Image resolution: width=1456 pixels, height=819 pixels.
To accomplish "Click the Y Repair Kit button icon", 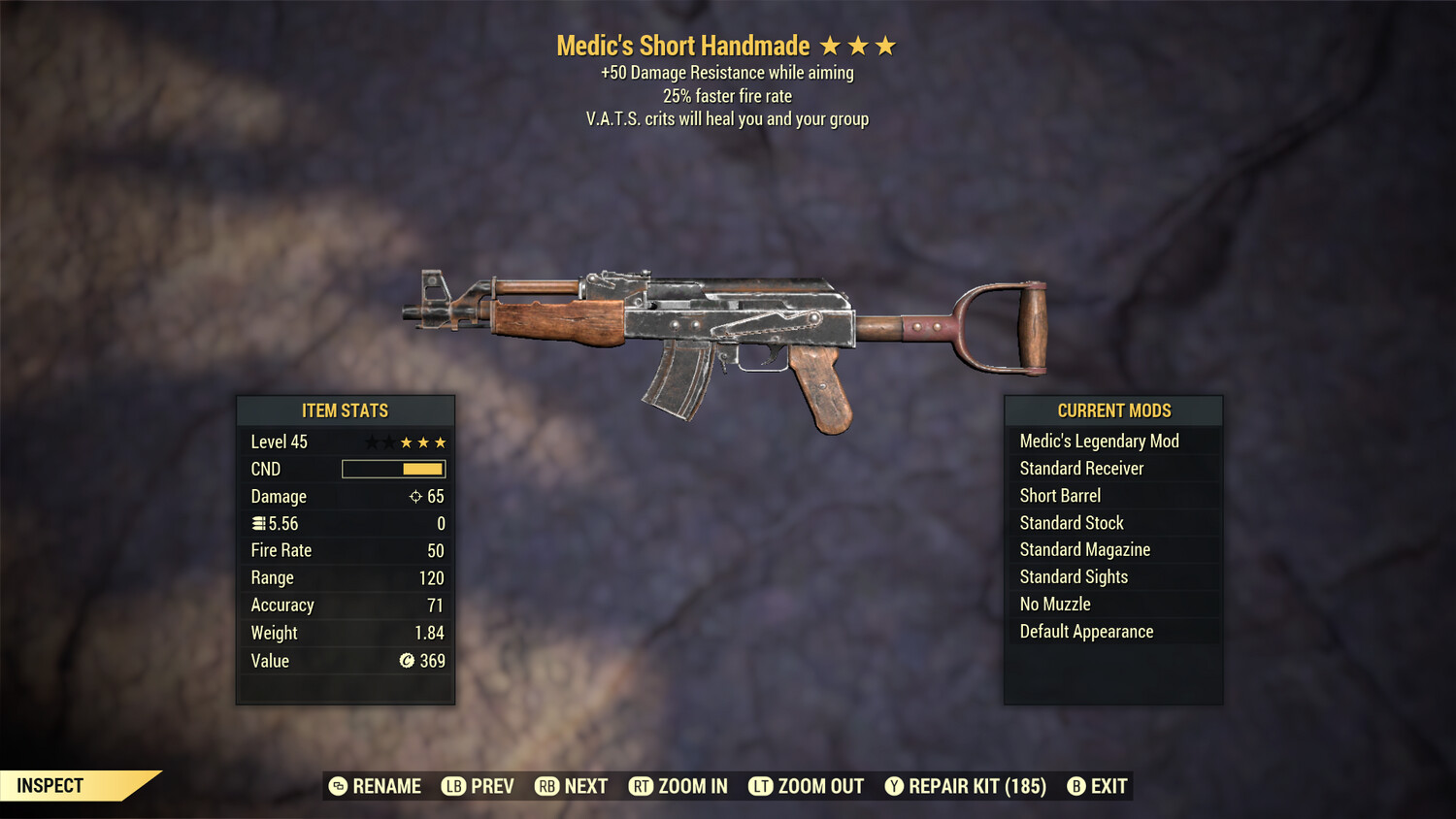I will [x=894, y=786].
